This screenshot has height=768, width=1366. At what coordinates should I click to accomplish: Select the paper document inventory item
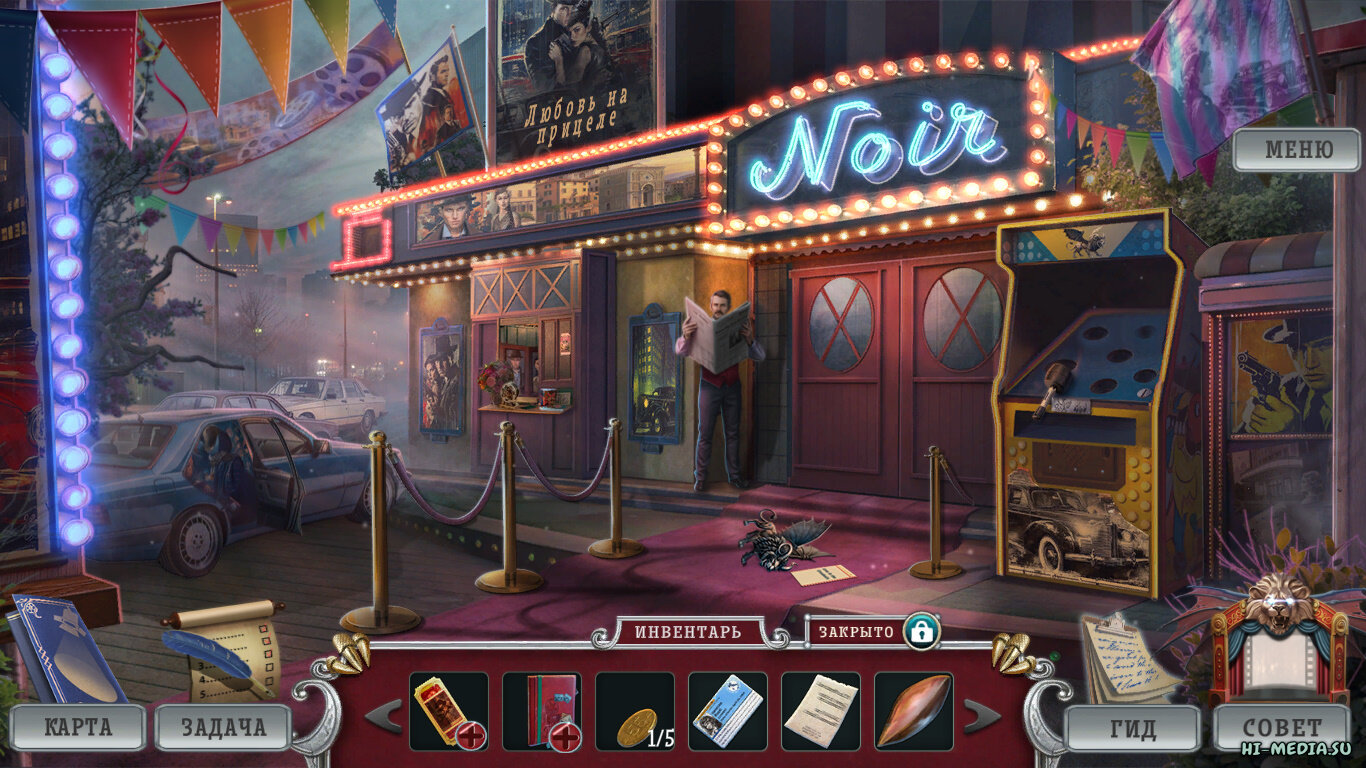pyautogui.click(x=820, y=711)
